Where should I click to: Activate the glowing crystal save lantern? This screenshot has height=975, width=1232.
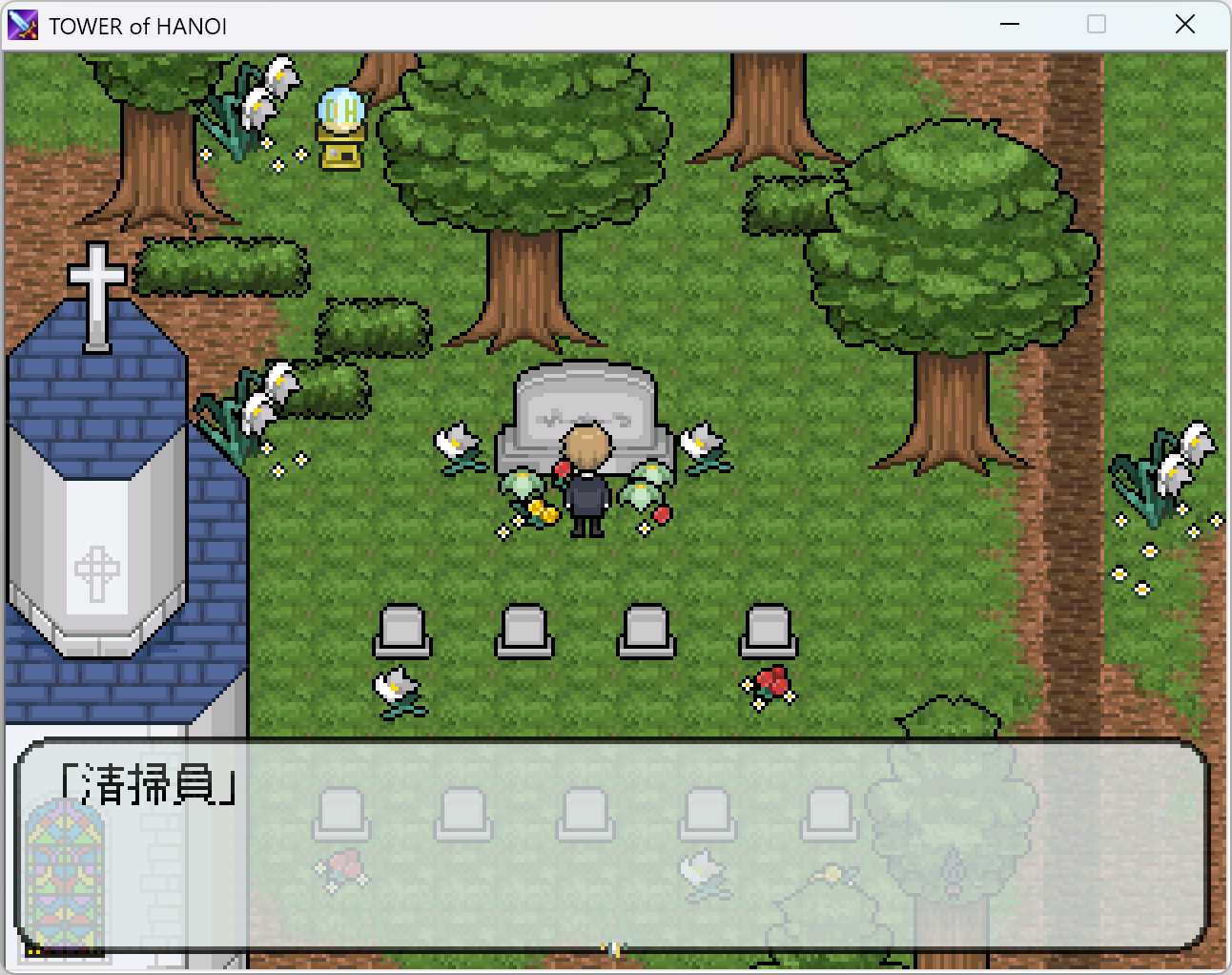pos(339,124)
